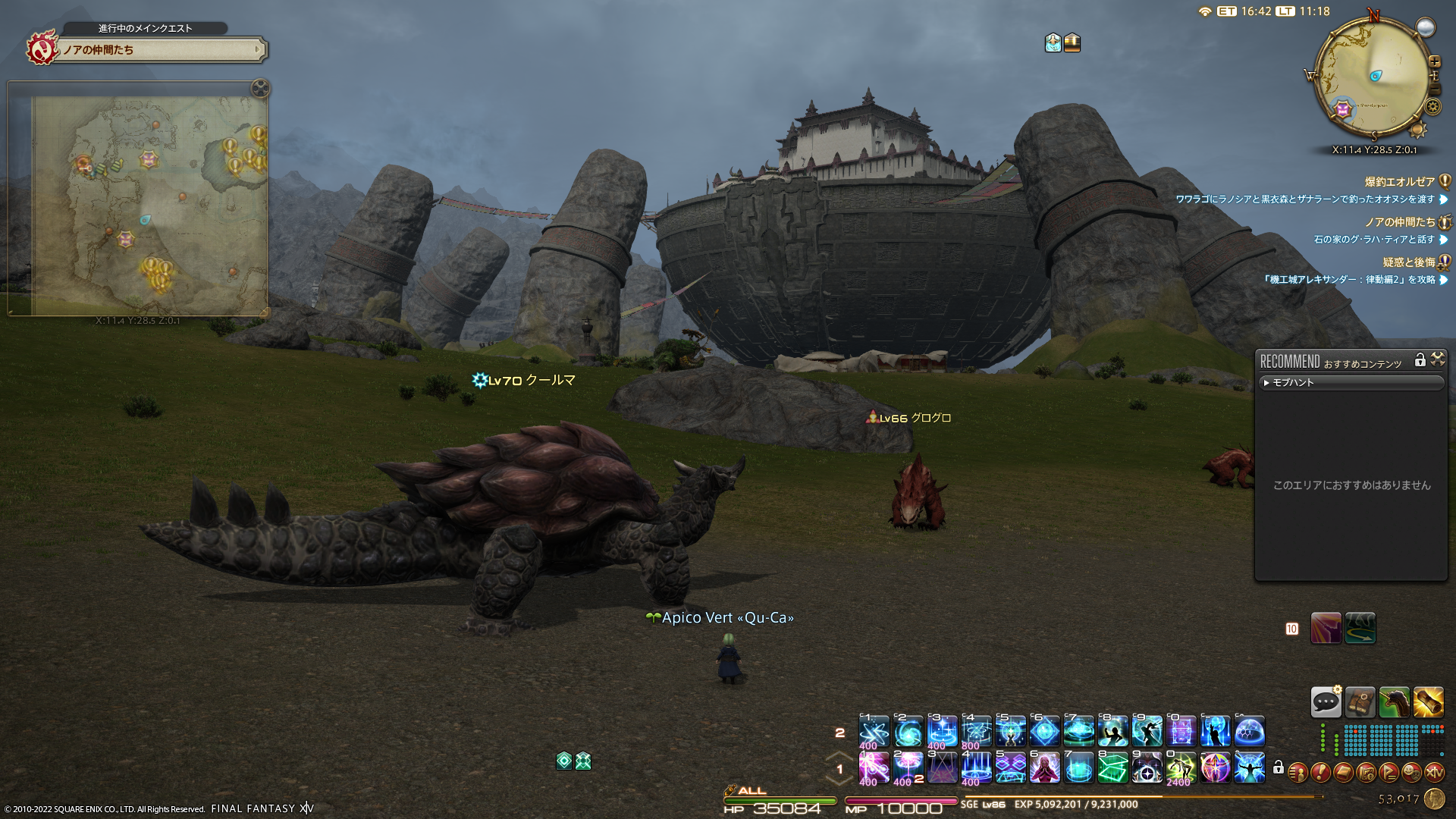Open Recommend panel settings via crossed-tools icon

click(x=1437, y=360)
